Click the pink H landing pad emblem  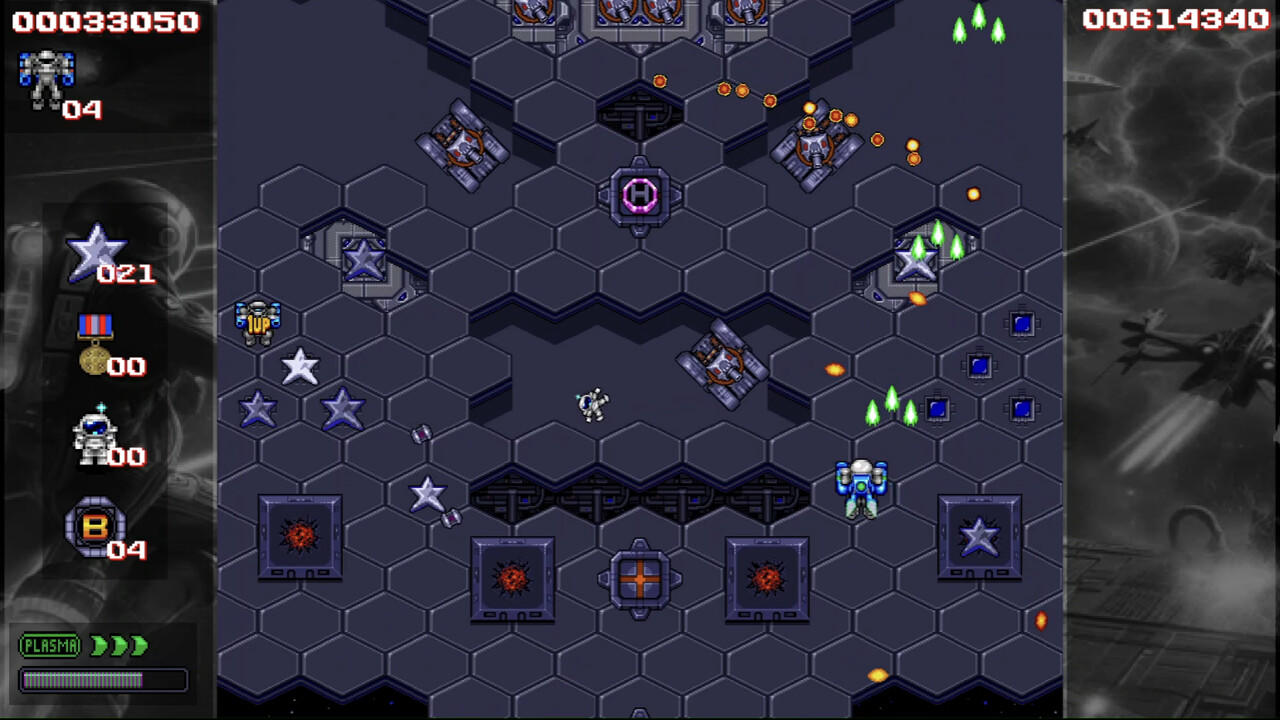[639, 196]
